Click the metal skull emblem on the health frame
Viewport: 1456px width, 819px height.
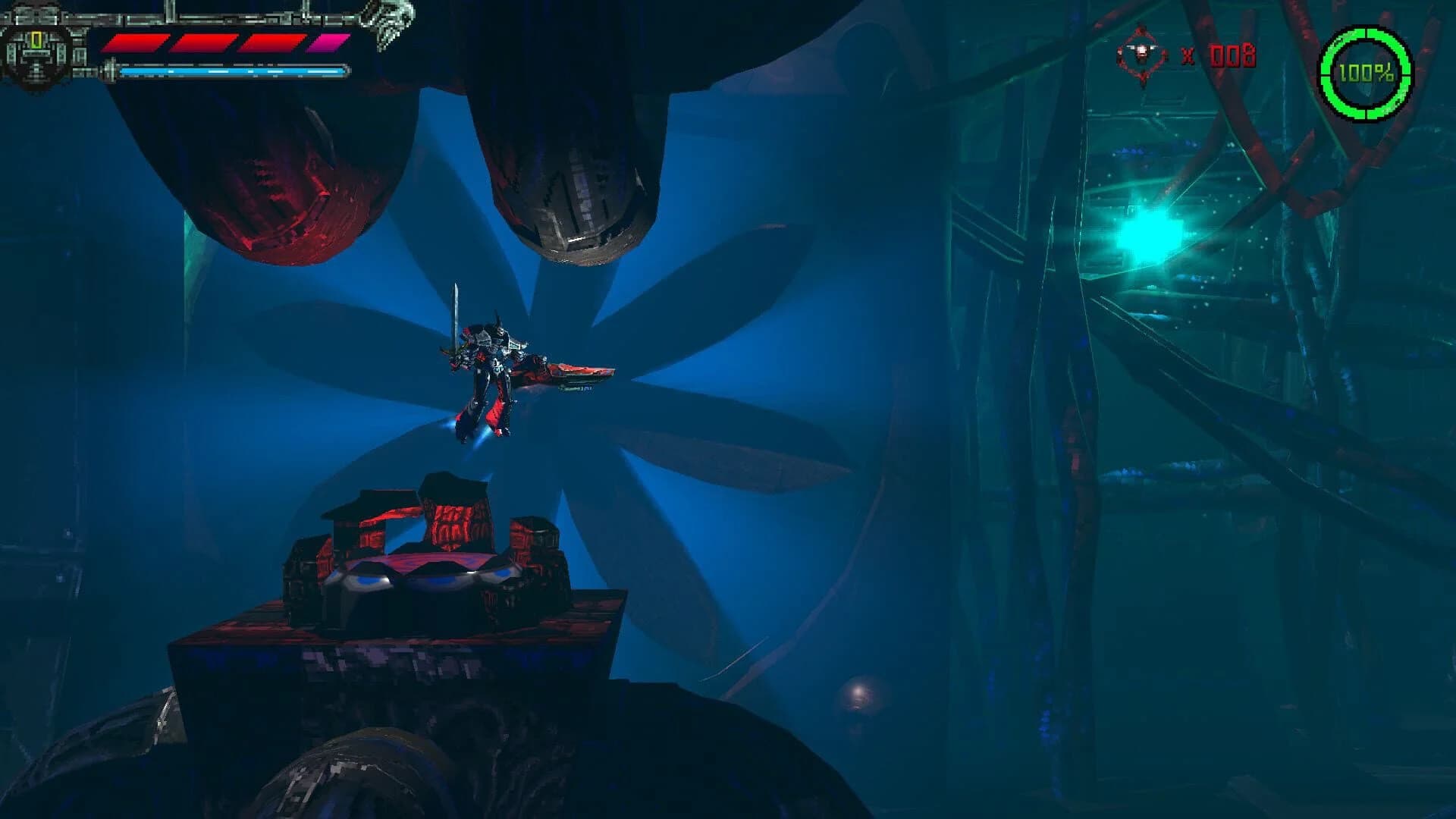[388, 23]
